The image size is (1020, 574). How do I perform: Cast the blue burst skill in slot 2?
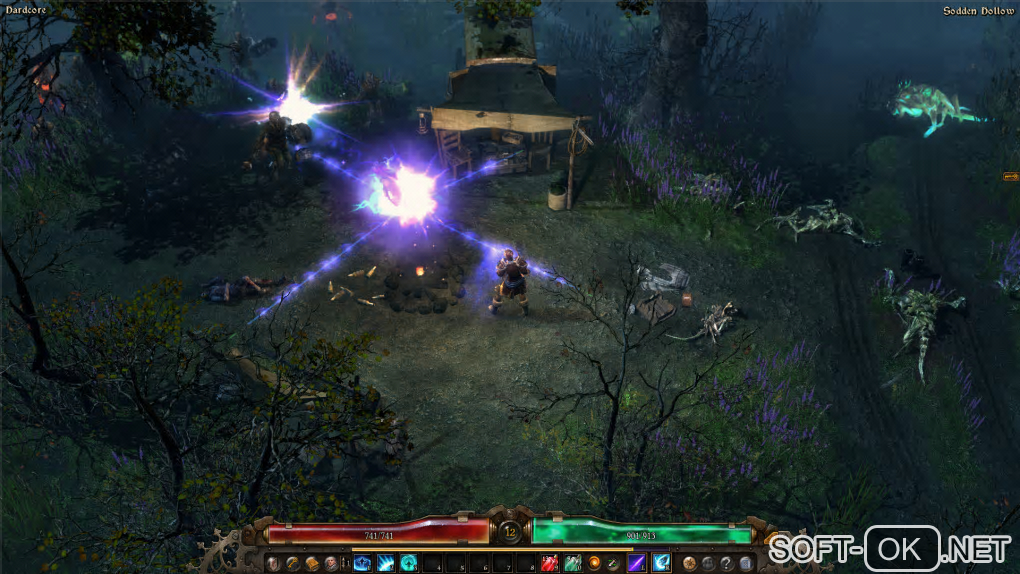(386, 563)
